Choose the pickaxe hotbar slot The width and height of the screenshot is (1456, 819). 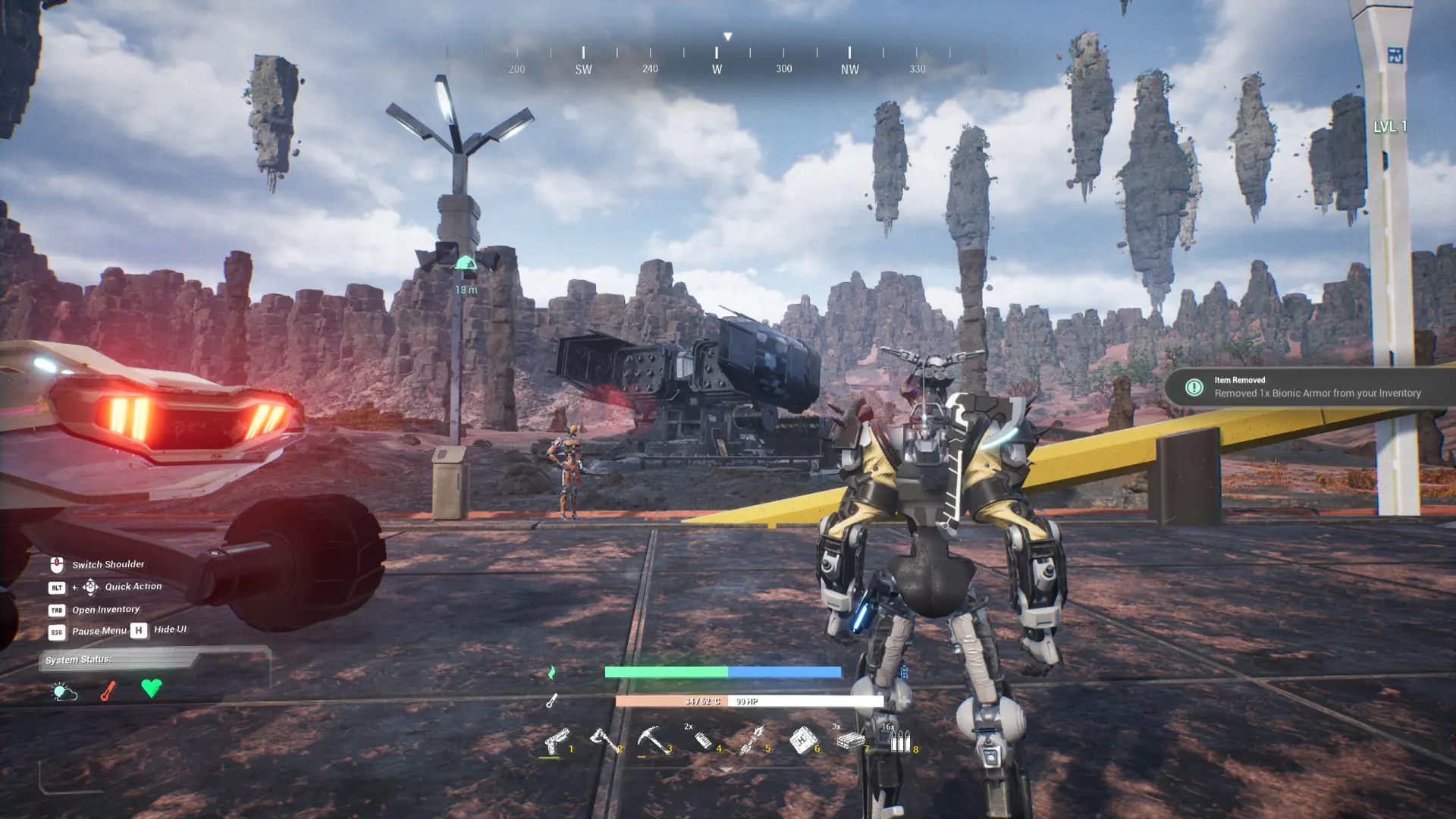click(652, 739)
